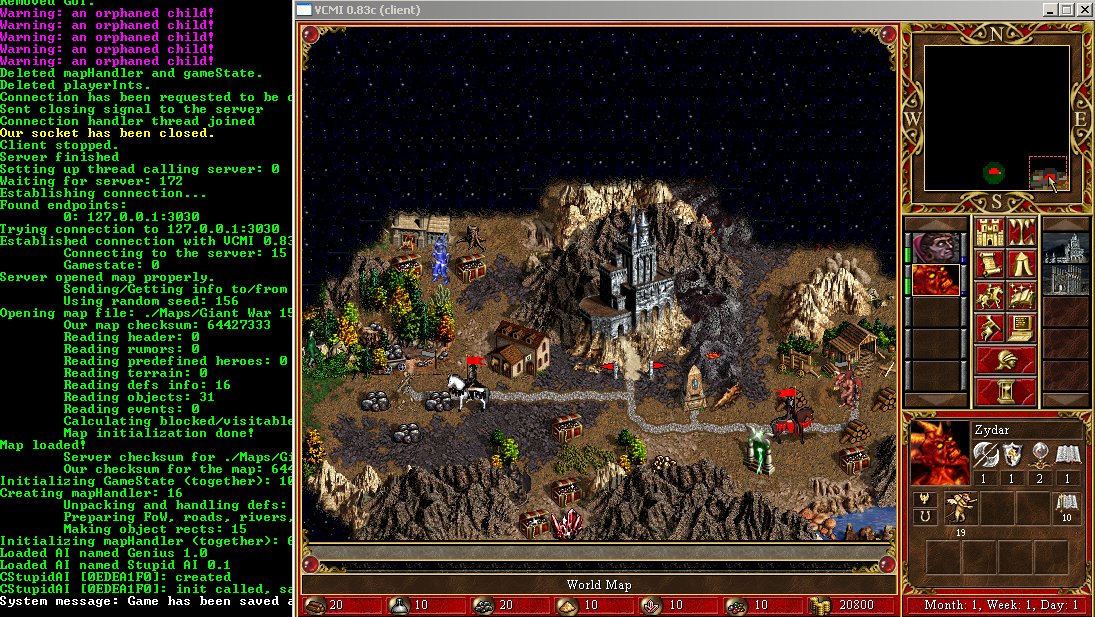
Task: End the turn with the hourglass button
Action: (1005, 392)
